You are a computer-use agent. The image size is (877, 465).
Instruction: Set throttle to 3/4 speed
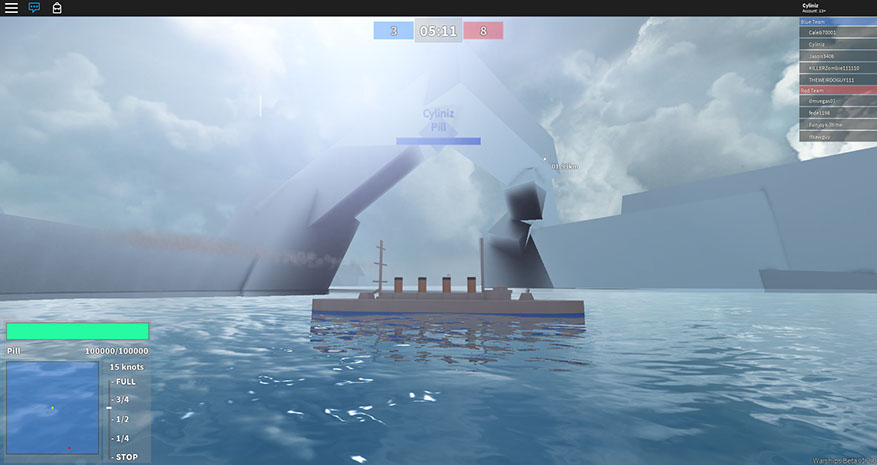pos(123,400)
